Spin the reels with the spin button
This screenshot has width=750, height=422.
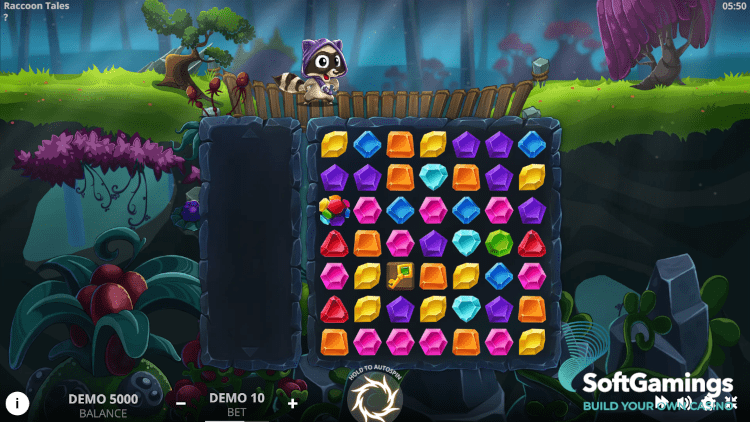pos(375,398)
